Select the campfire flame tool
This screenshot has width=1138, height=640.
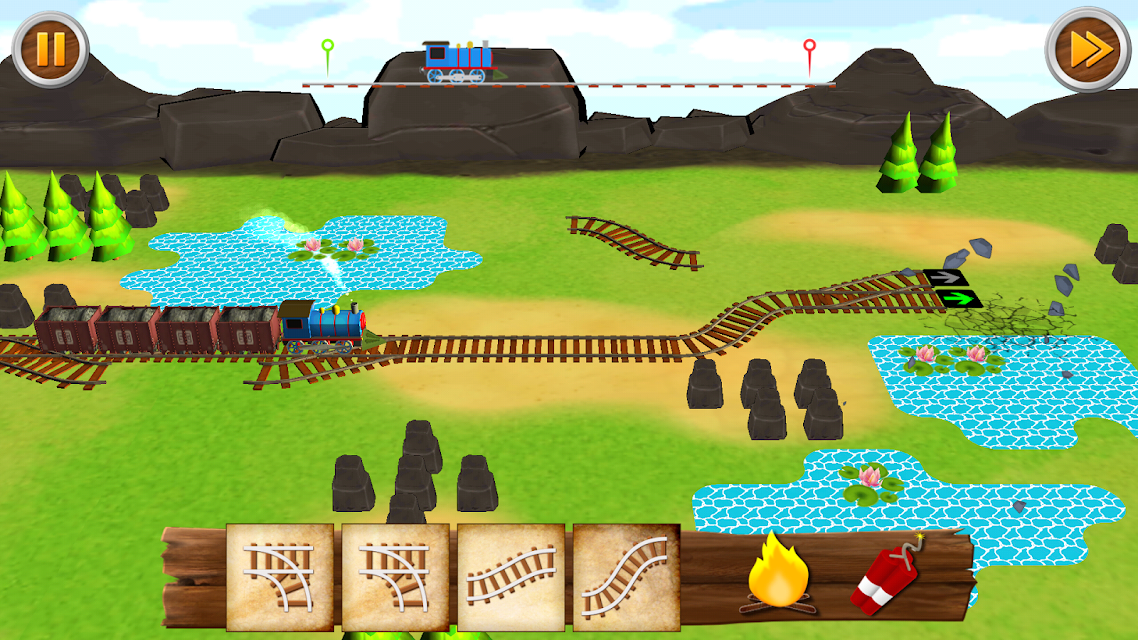coord(778,573)
